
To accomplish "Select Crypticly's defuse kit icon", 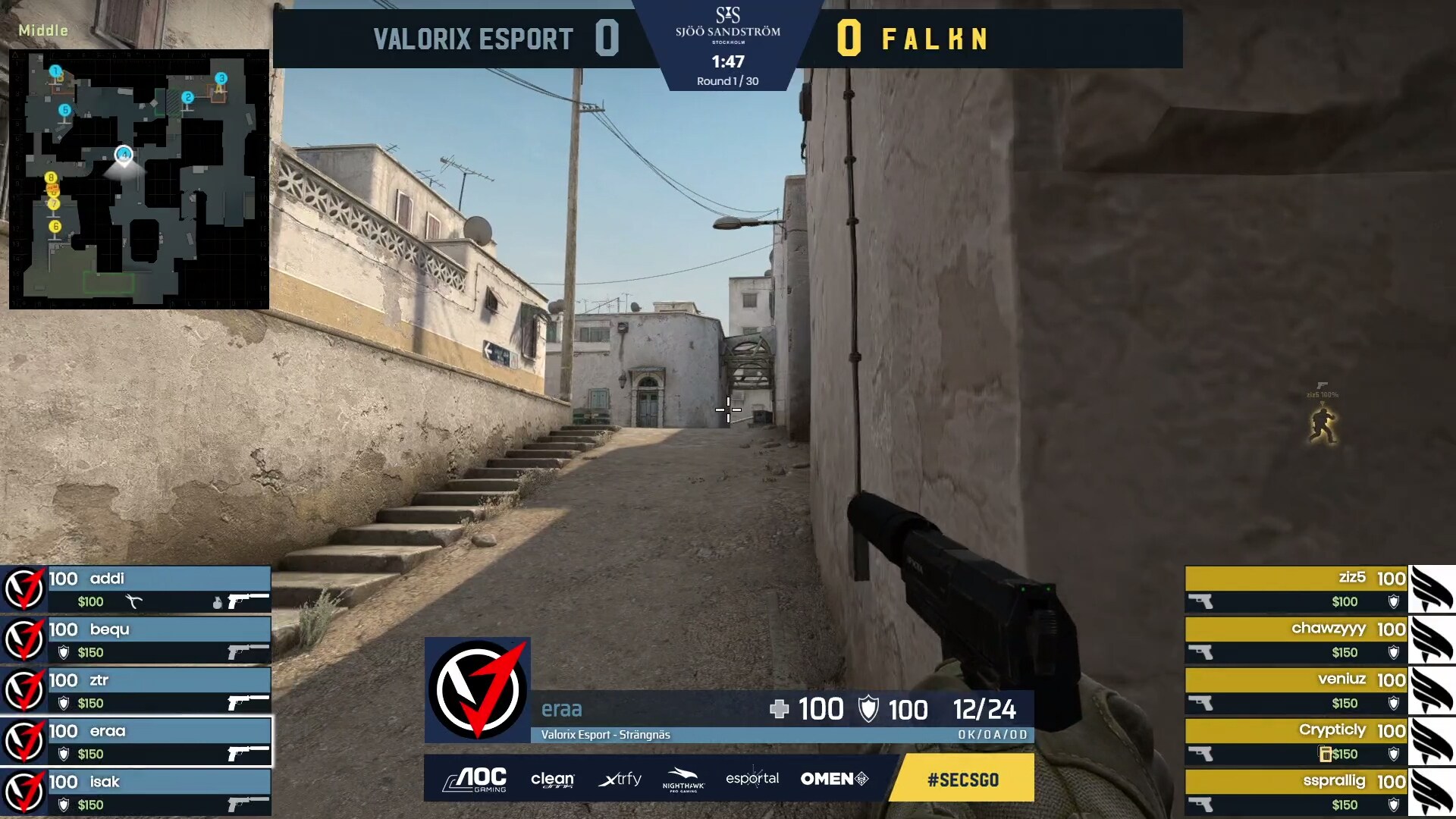I will pyautogui.click(x=1326, y=755).
